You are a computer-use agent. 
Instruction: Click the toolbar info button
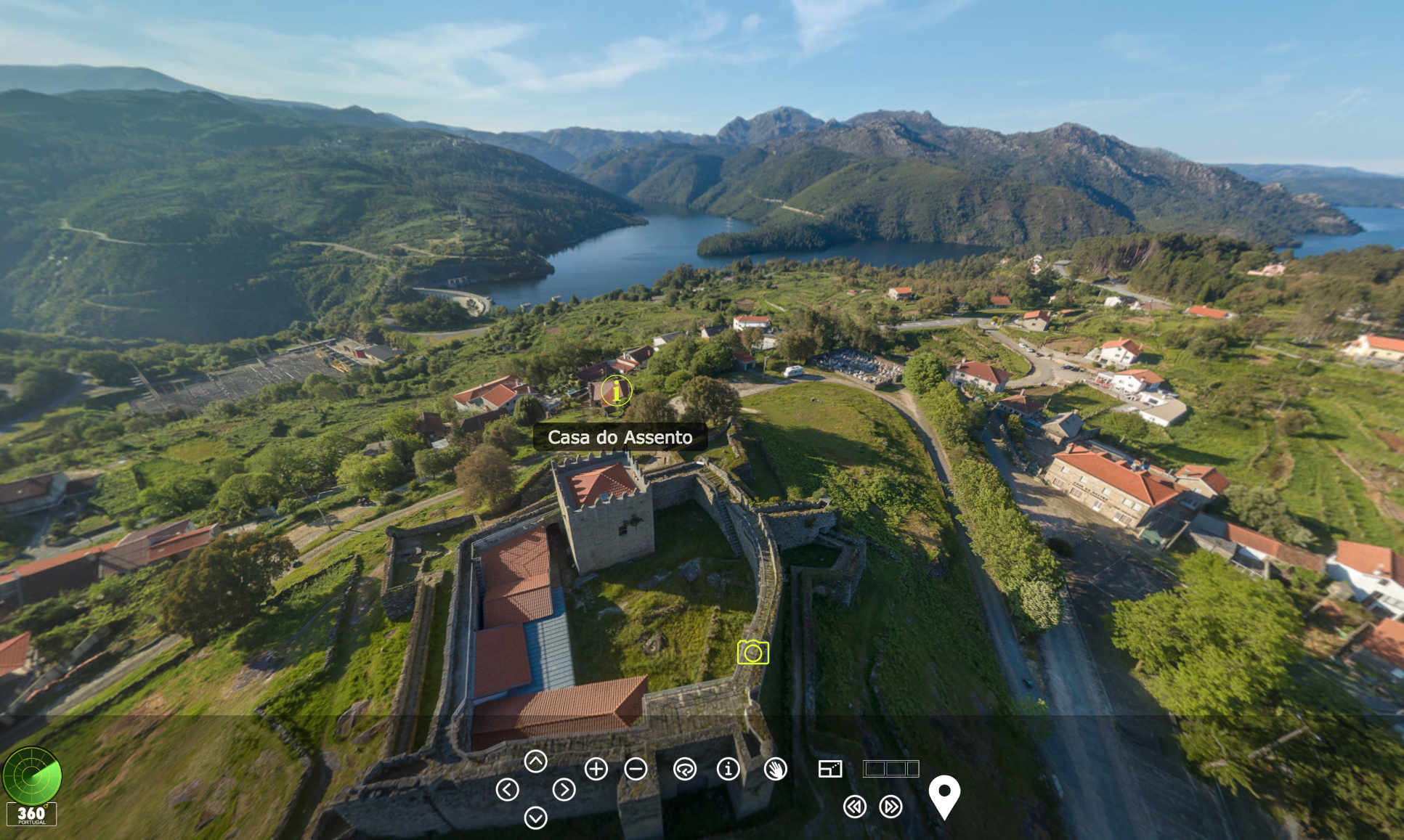728,770
